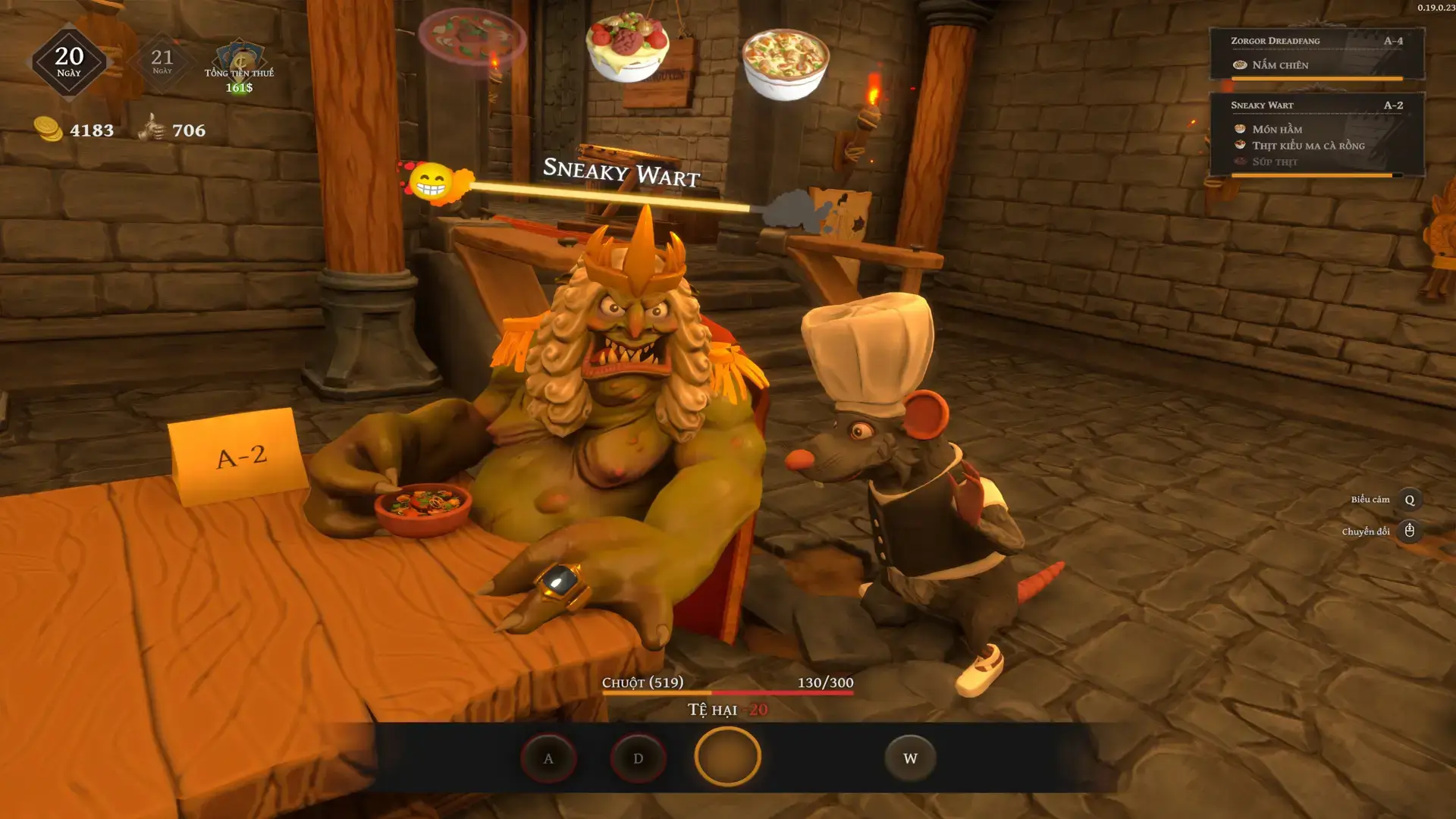Open the Sneaky Wart A-2 order card
The width and height of the screenshot is (1456, 819).
tap(1316, 134)
